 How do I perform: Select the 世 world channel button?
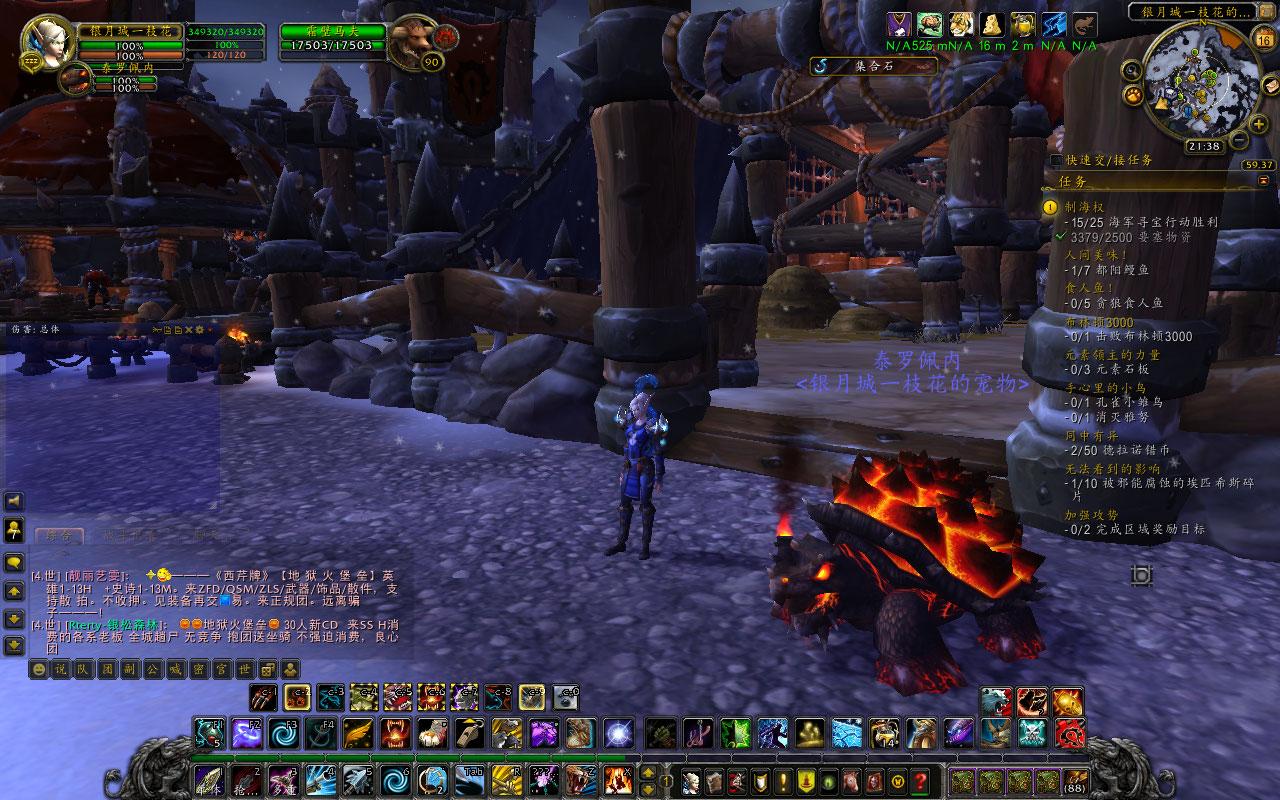point(244,669)
